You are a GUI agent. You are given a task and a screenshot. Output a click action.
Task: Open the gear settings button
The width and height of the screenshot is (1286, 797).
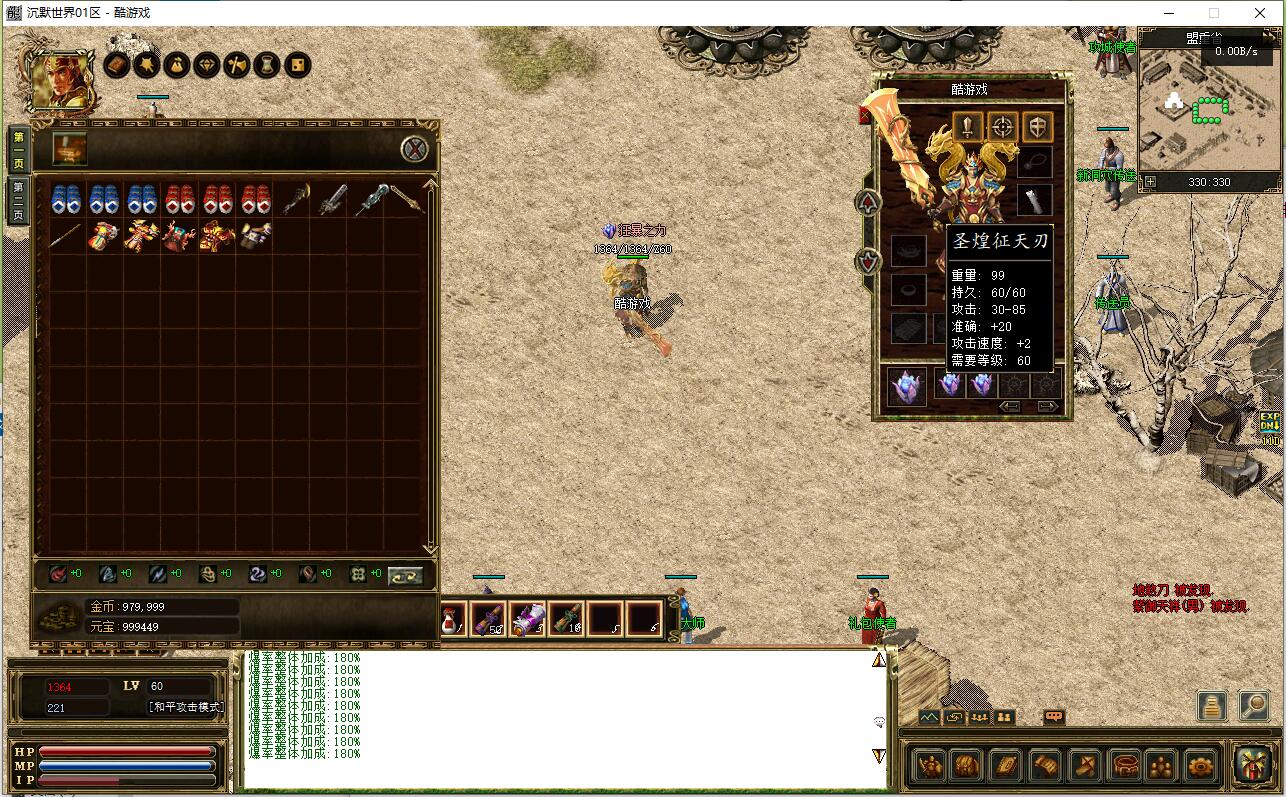1200,766
